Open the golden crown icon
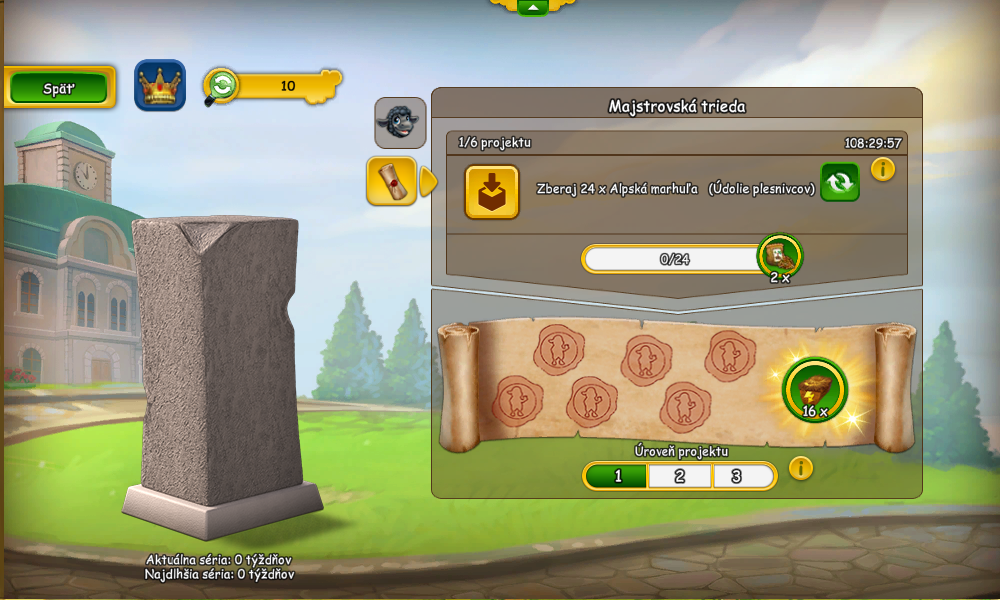 tap(160, 86)
